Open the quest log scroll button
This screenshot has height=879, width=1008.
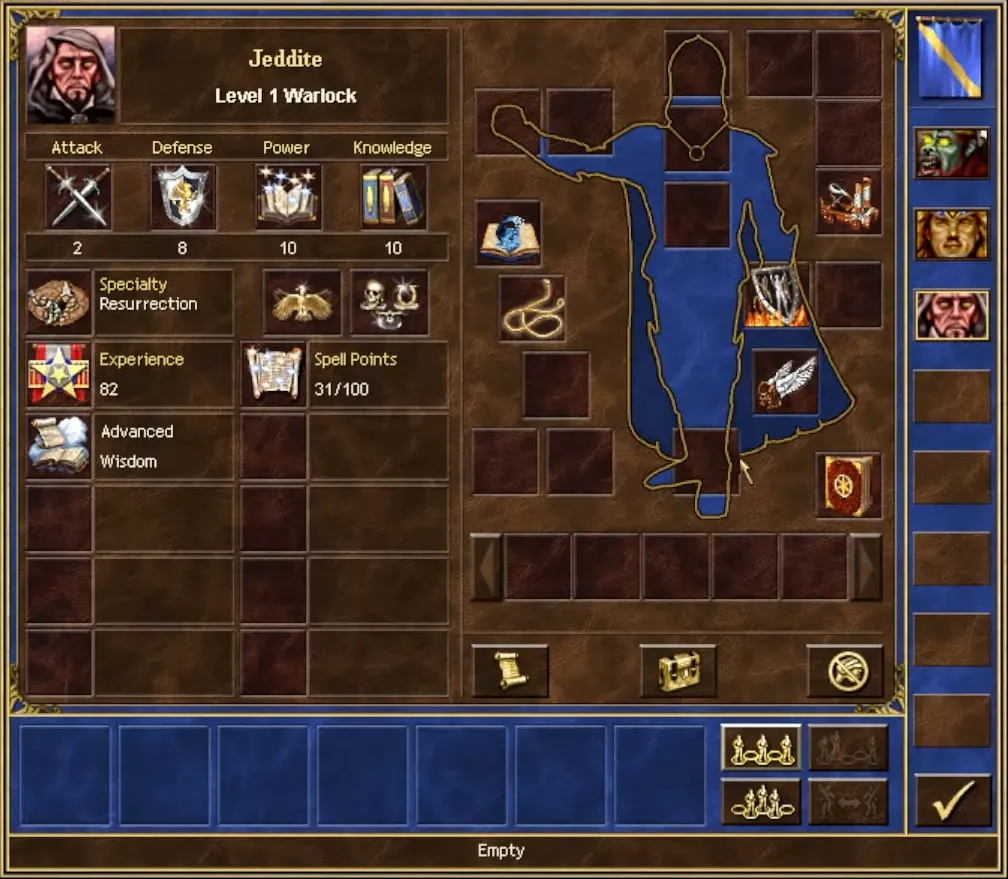pyautogui.click(x=510, y=670)
